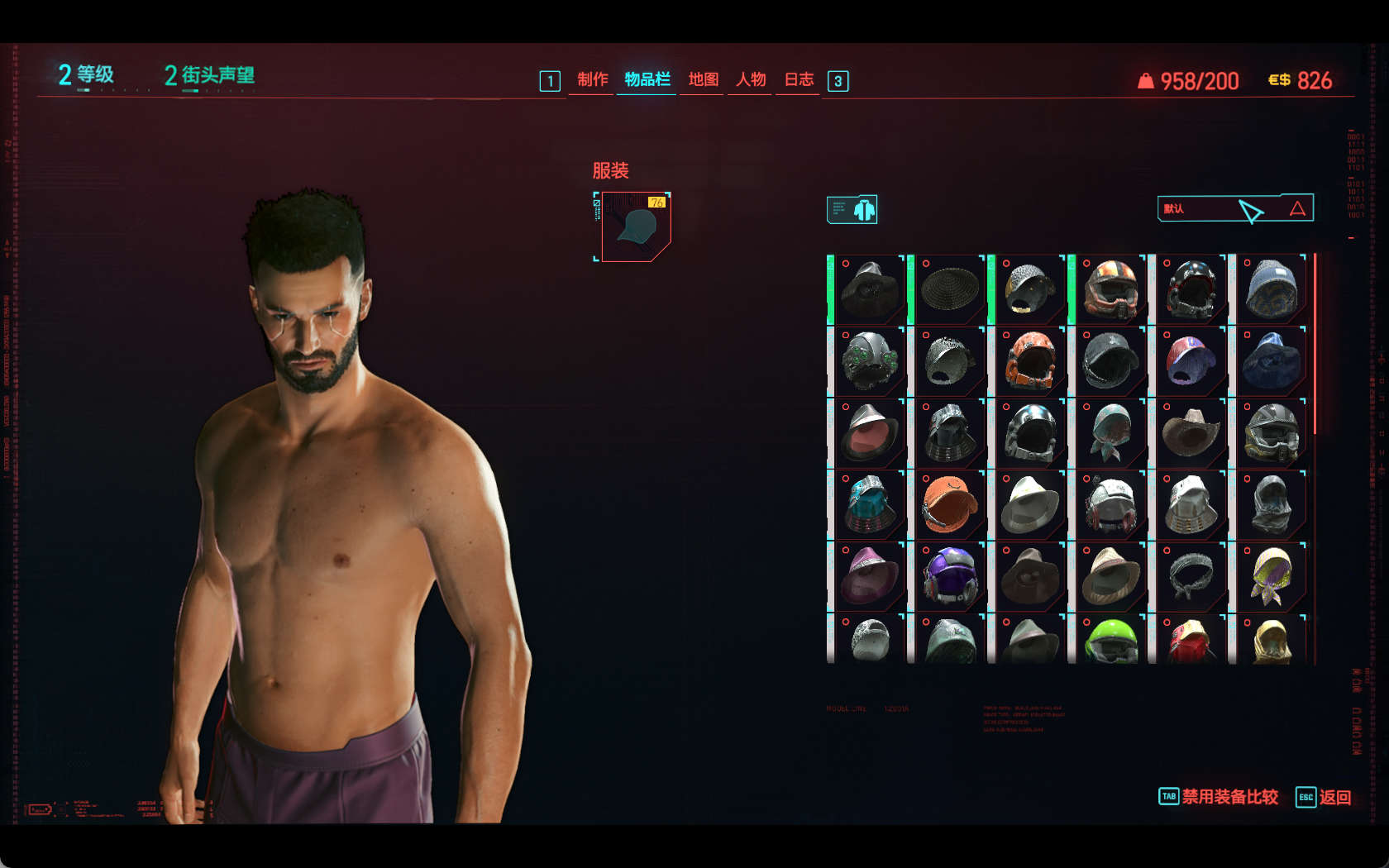The width and height of the screenshot is (1389, 868).
Task: Open the 制作 crafting tab
Action: [592, 79]
